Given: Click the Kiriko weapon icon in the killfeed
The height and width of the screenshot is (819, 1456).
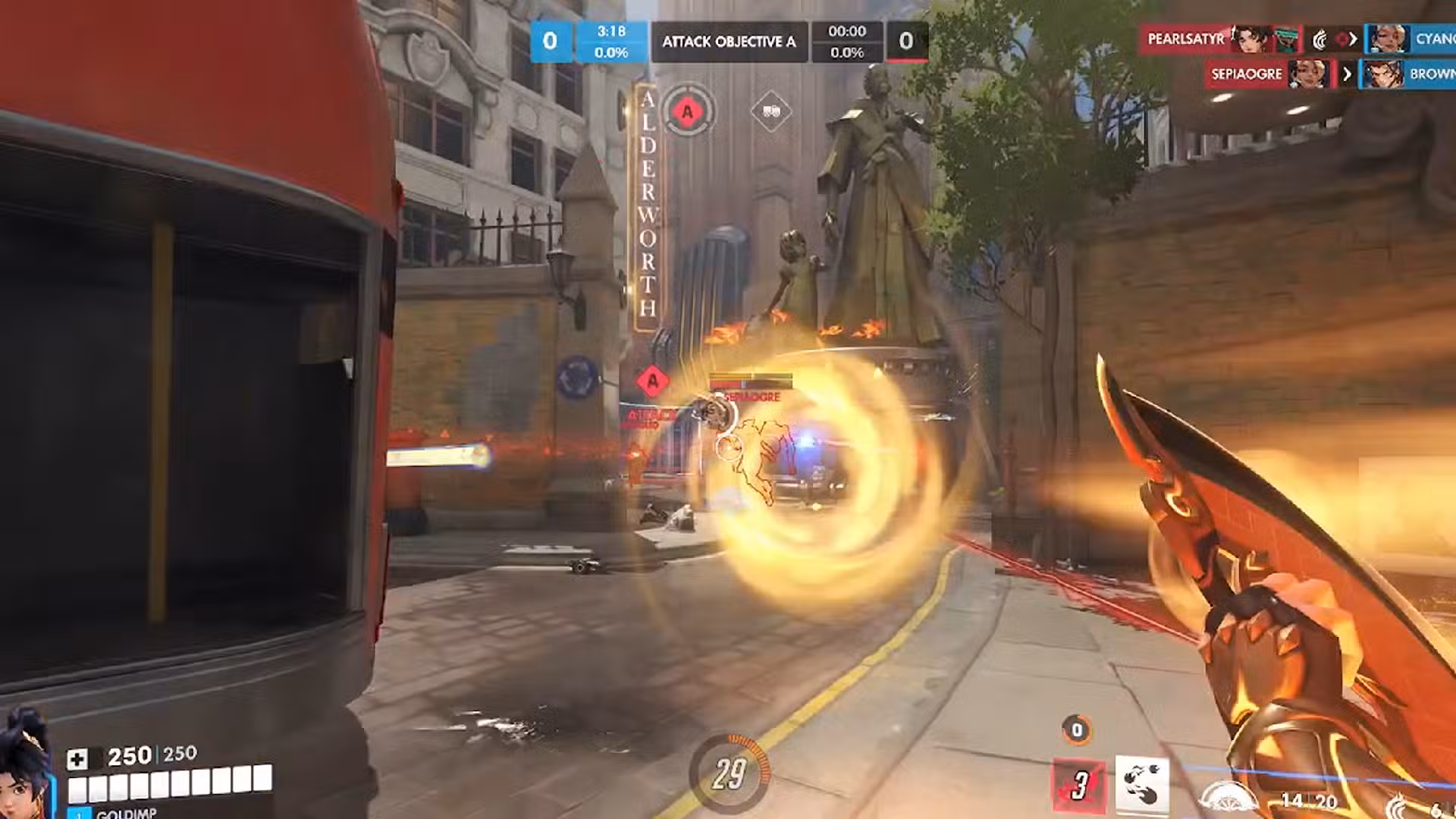Looking at the screenshot, I should pos(1321,39).
